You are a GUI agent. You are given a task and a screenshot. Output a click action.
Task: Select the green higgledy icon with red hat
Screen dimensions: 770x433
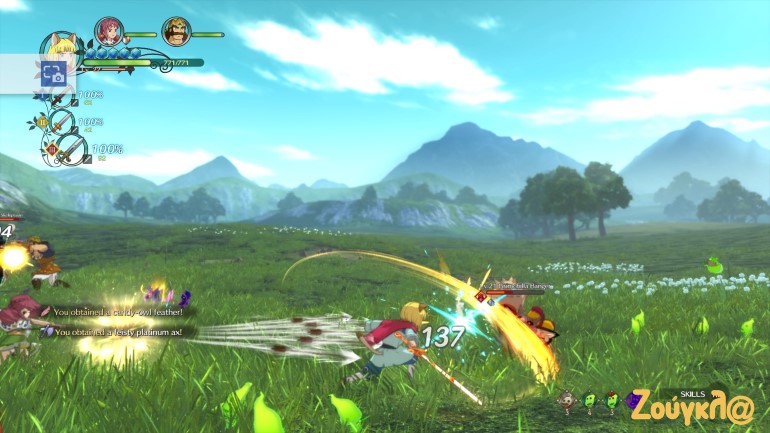pos(610,402)
